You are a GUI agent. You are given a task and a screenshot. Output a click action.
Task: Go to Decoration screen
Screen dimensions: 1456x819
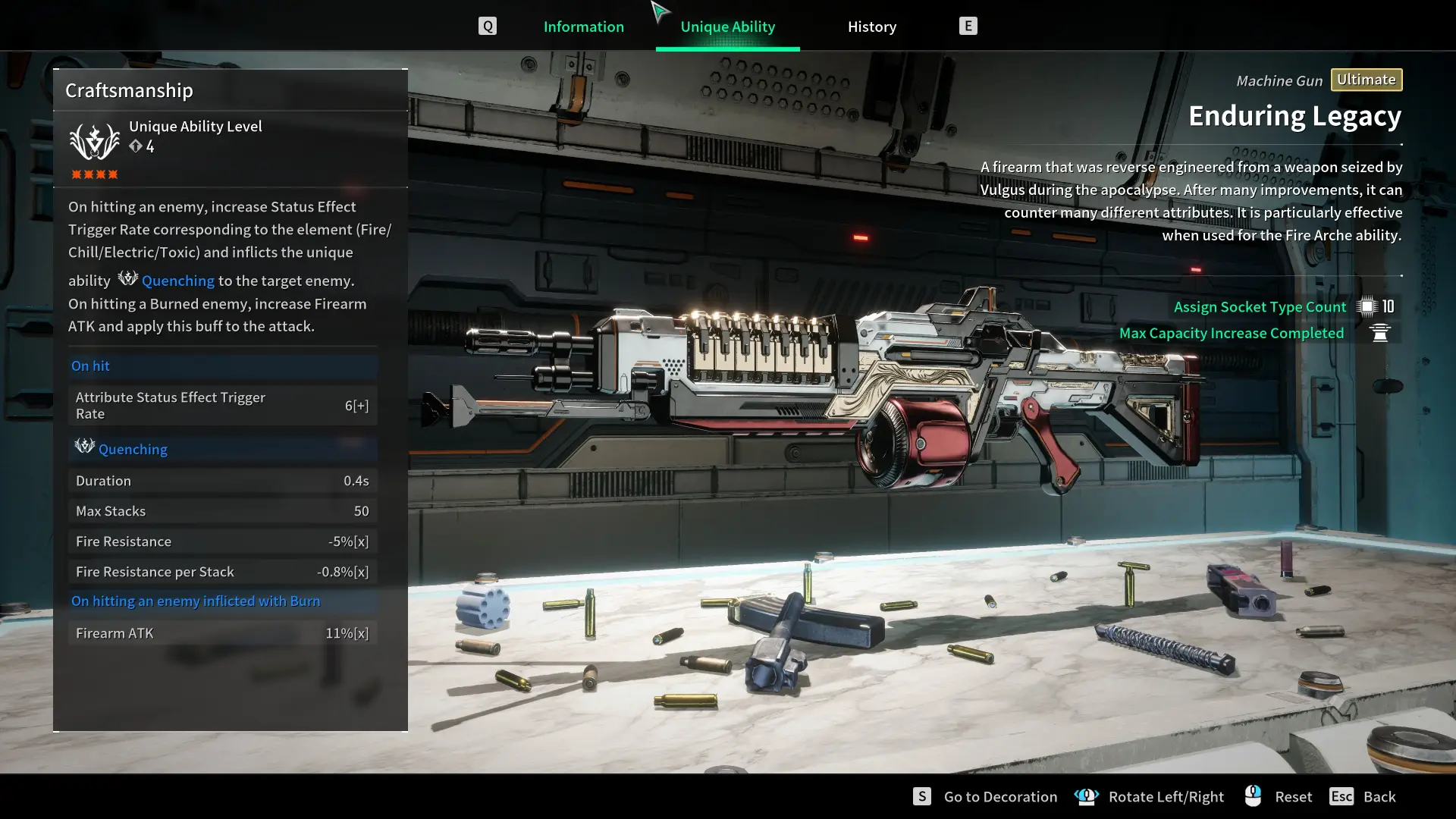click(x=999, y=796)
